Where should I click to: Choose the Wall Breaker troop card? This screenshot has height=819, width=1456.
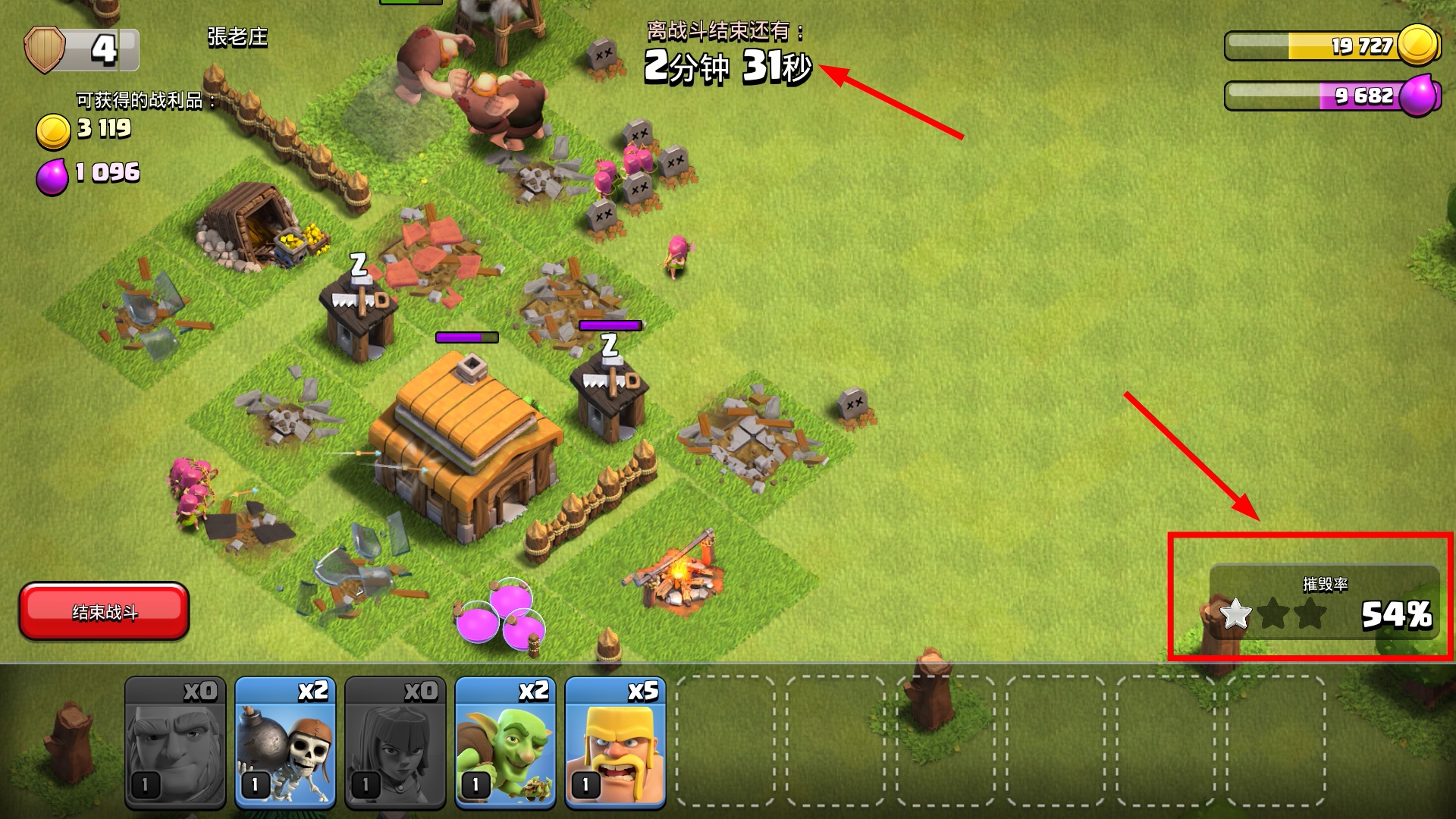tap(285, 743)
